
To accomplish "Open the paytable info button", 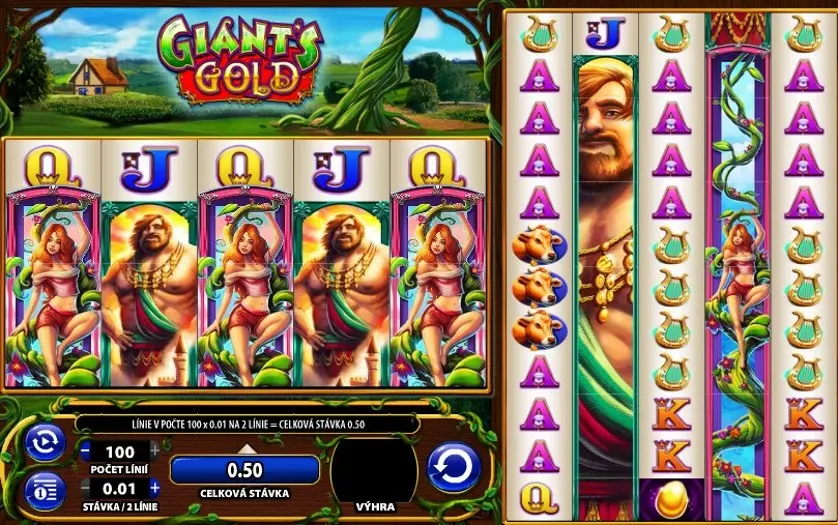I will 44,491.
